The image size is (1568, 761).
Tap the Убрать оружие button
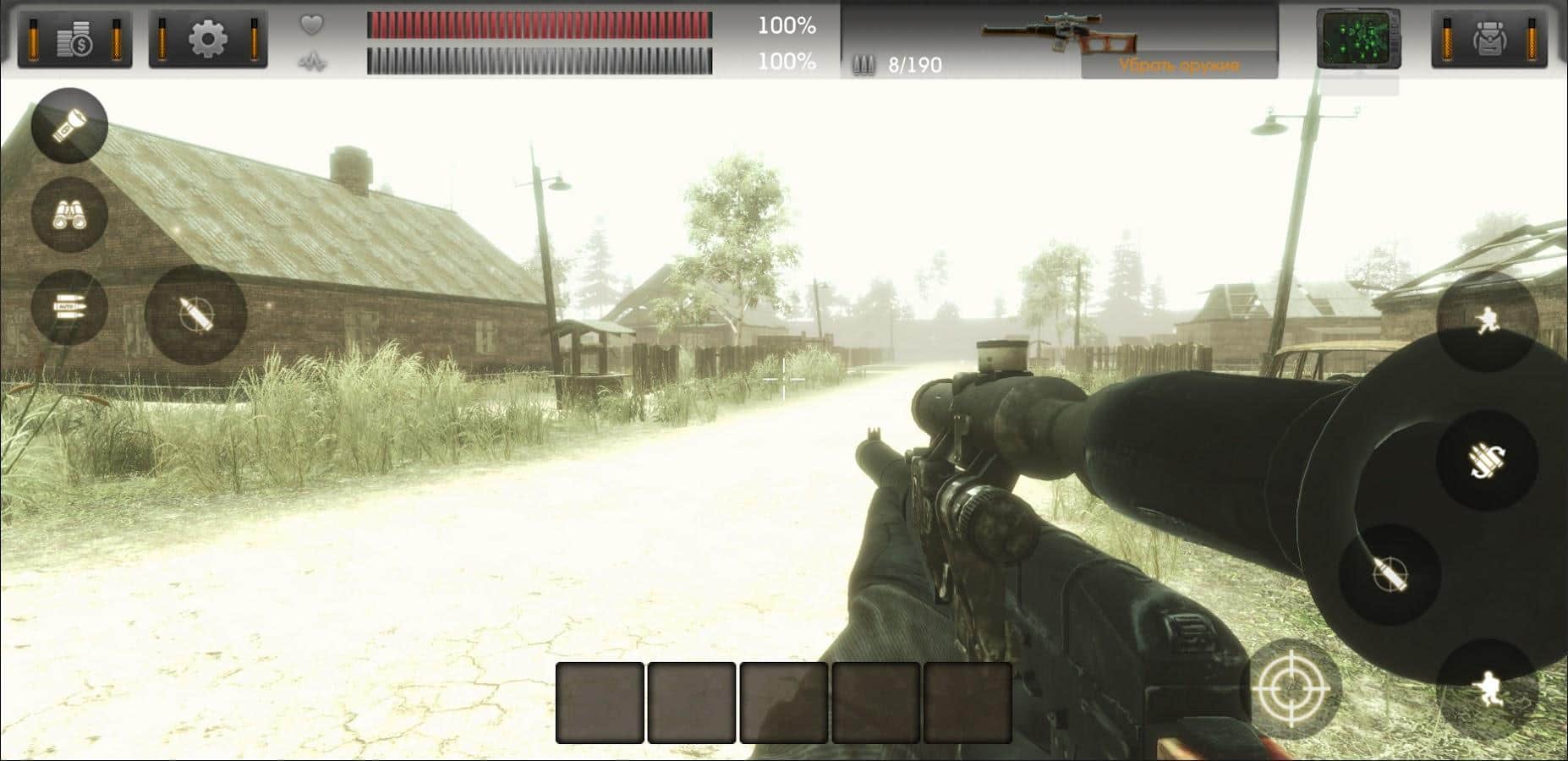point(1178,65)
